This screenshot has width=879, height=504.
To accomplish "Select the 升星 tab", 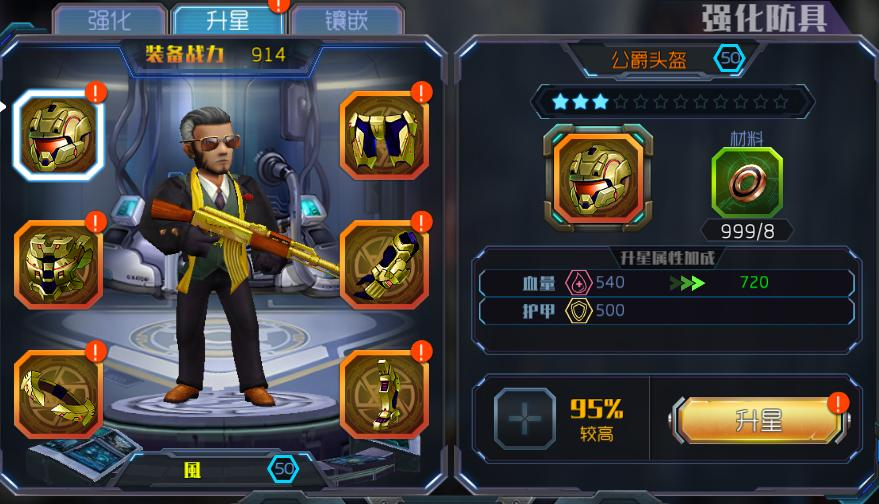I will pyautogui.click(x=227, y=19).
